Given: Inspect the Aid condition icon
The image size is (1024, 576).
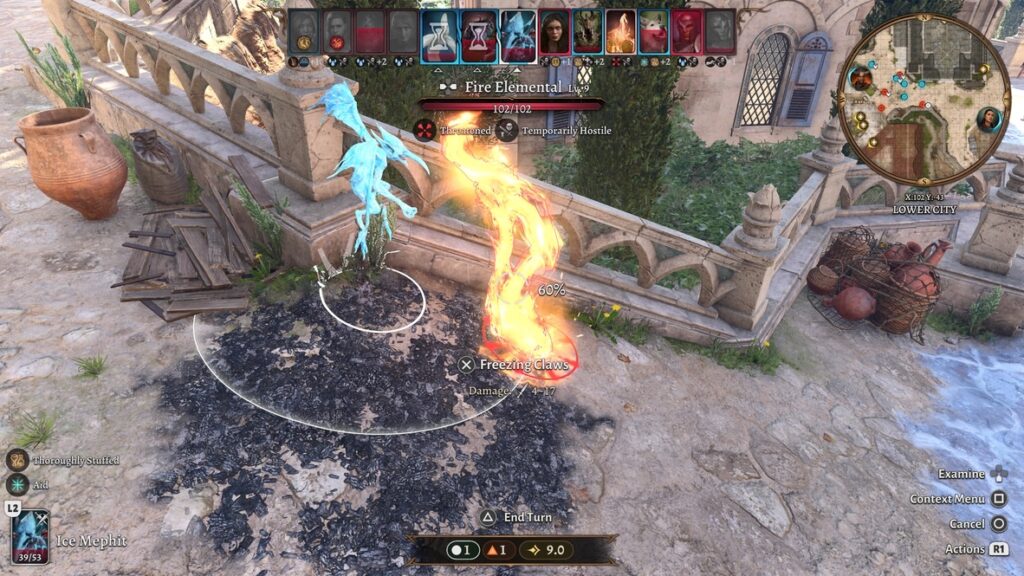Looking at the screenshot, I should 17,484.
